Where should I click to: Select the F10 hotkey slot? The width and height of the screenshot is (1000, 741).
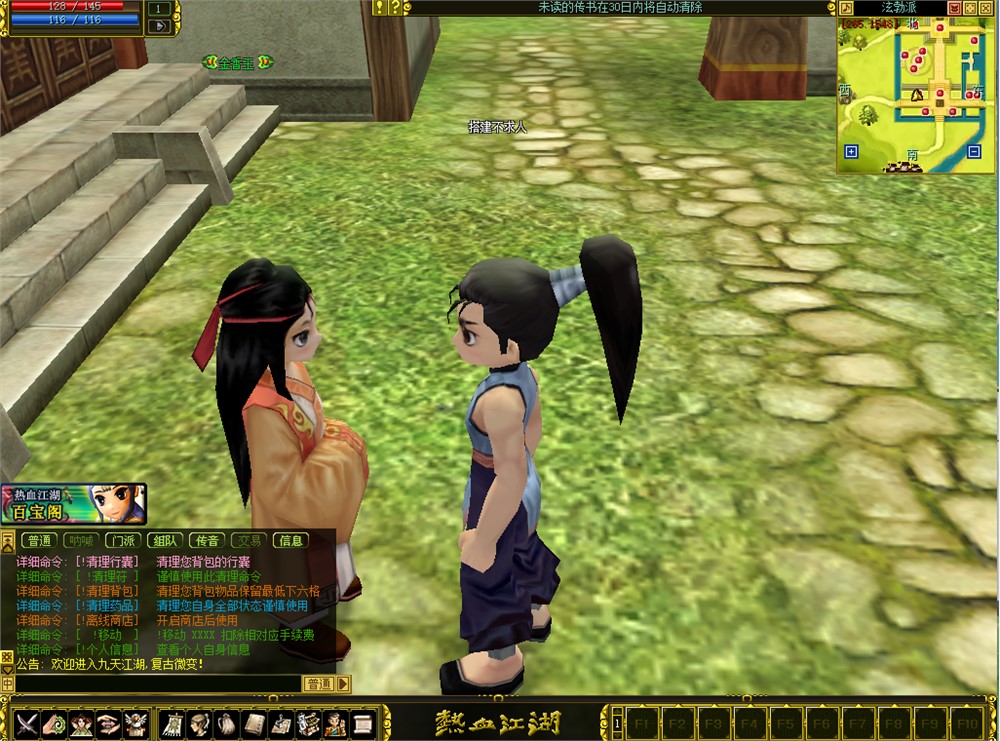(966, 722)
